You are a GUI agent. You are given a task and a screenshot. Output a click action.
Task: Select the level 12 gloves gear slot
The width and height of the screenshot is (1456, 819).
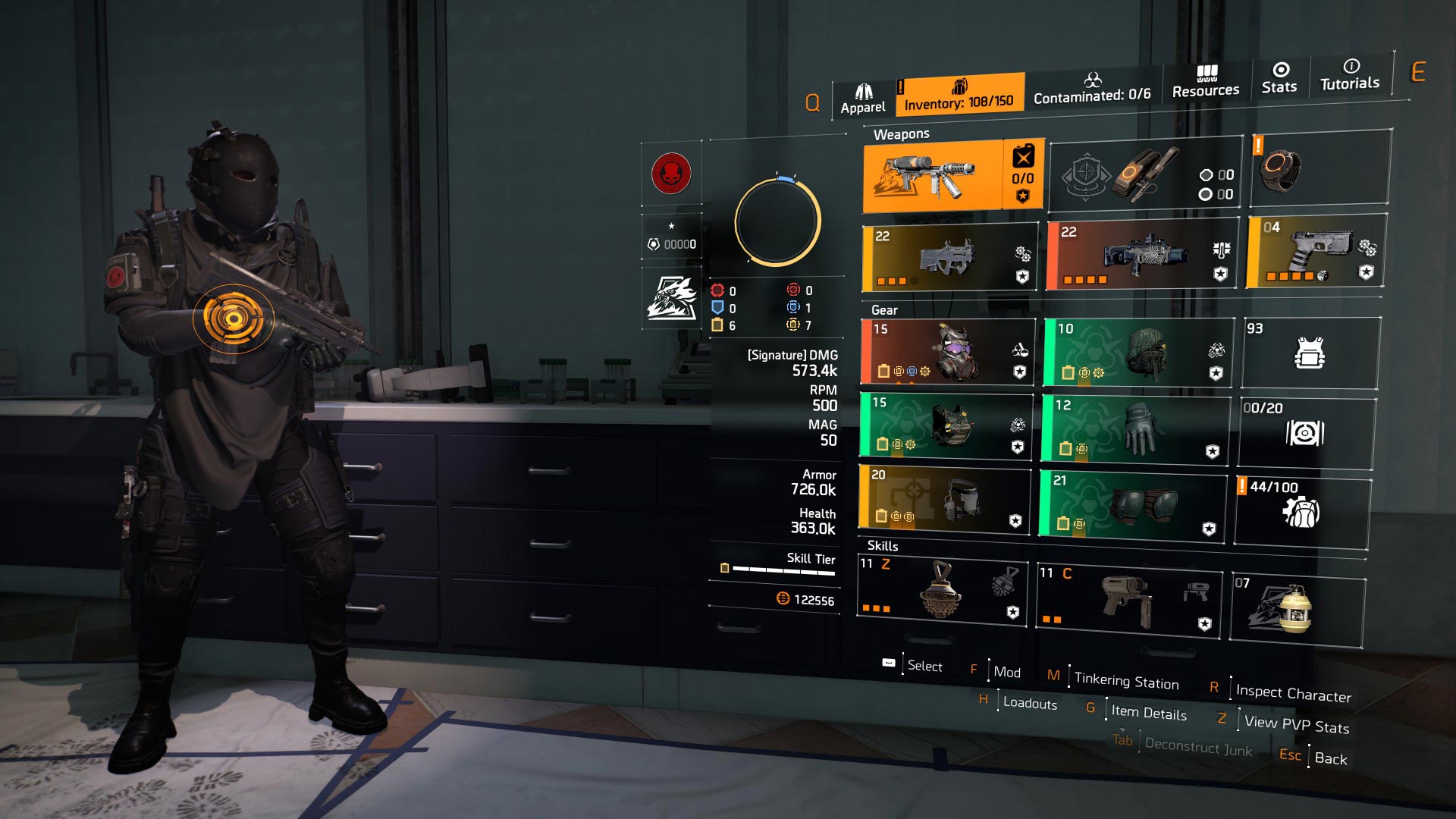[1134, 428]
